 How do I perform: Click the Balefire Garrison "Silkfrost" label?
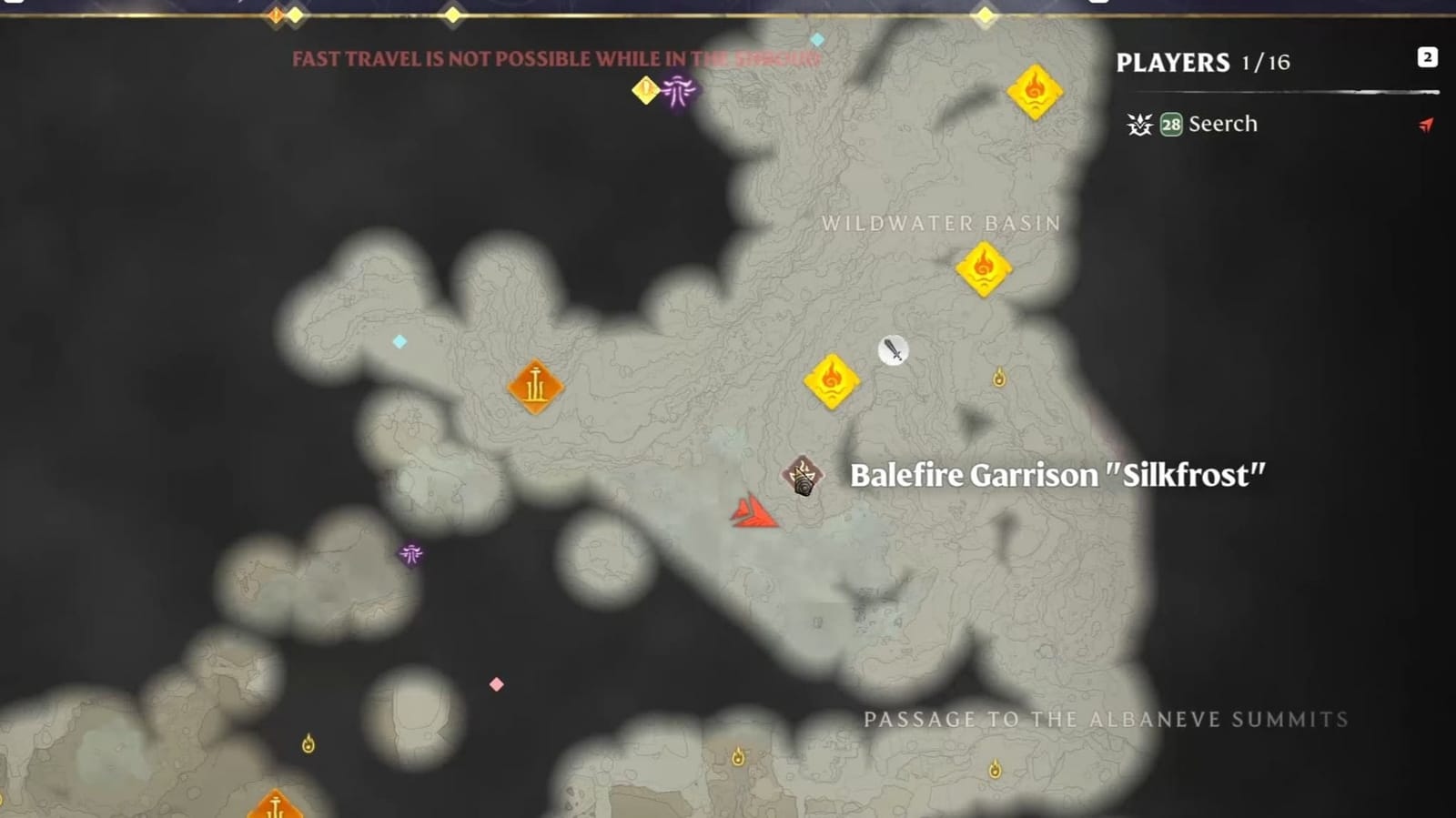pos(1057,474)
